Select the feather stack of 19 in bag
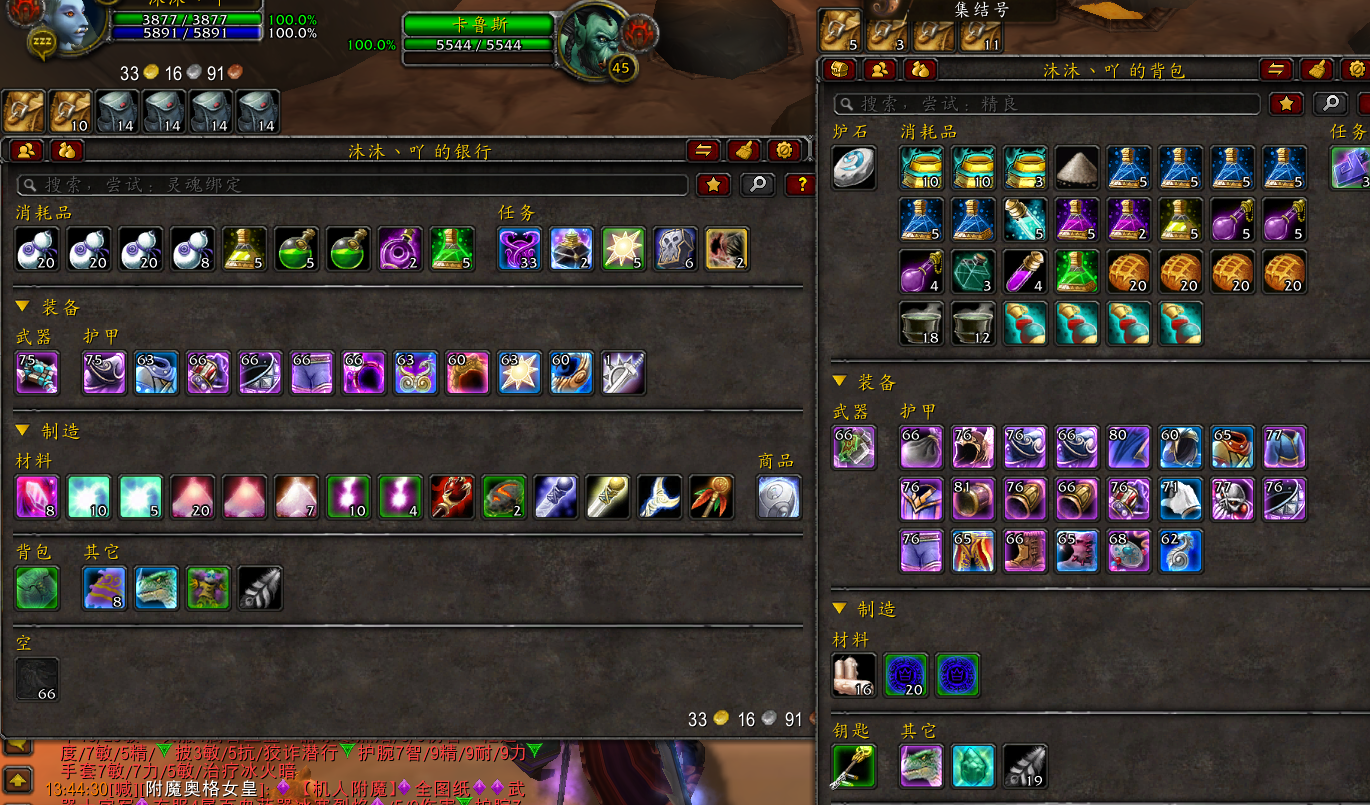 1025,766
